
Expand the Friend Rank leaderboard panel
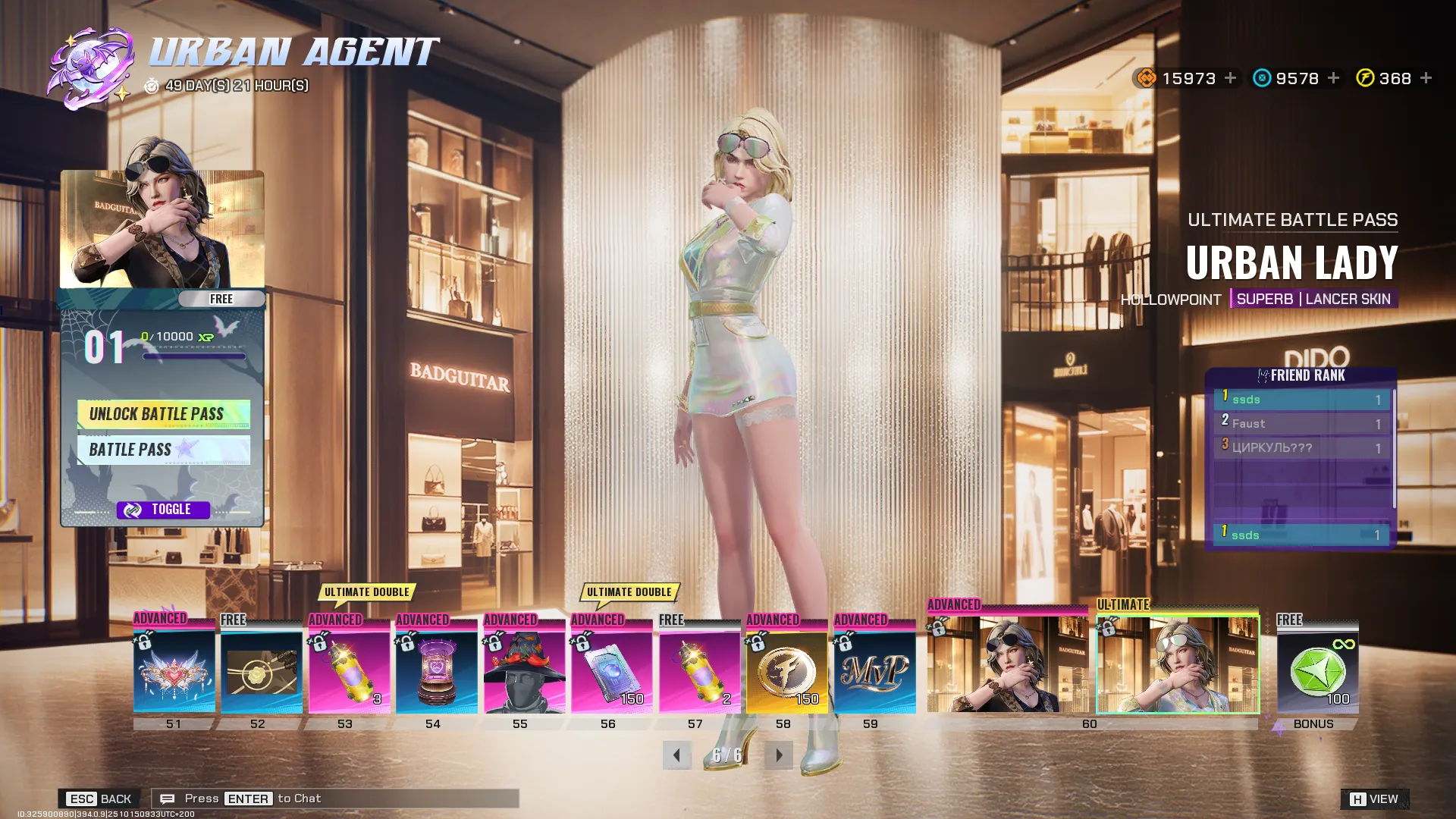[x=1301, y=375]
